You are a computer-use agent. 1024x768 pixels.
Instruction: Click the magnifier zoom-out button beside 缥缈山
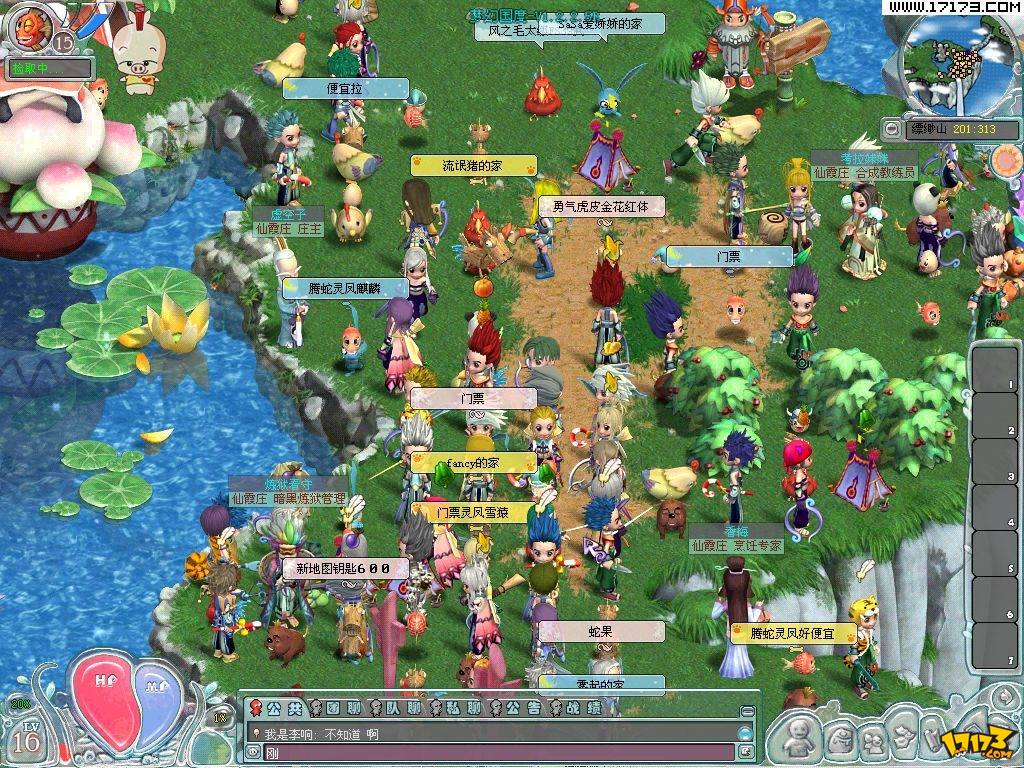(891, 129)
